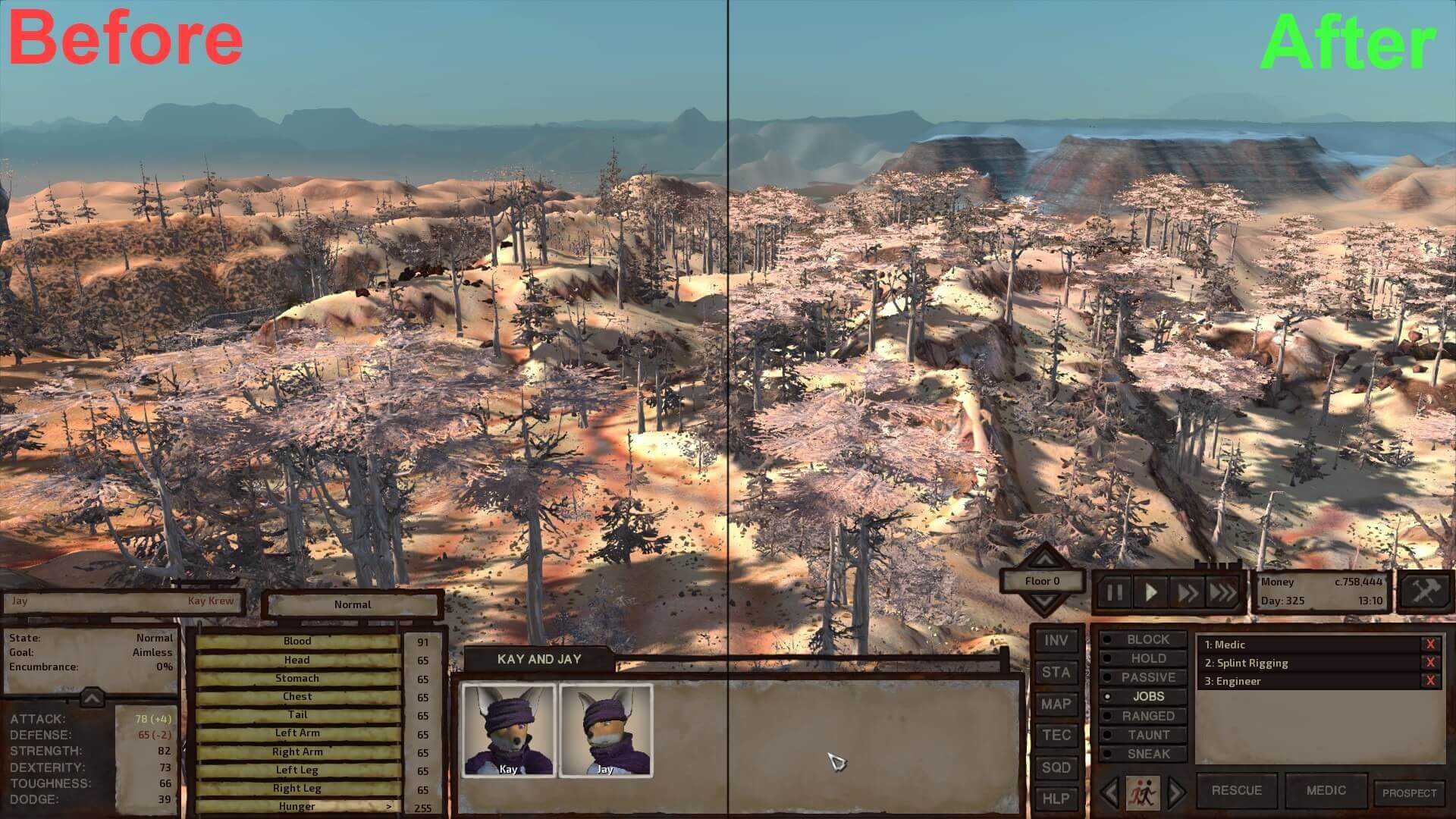The height and width of the screenshot is (819, 1456).
Task: Remove the Medic job from list
Action: point(1430,645)
